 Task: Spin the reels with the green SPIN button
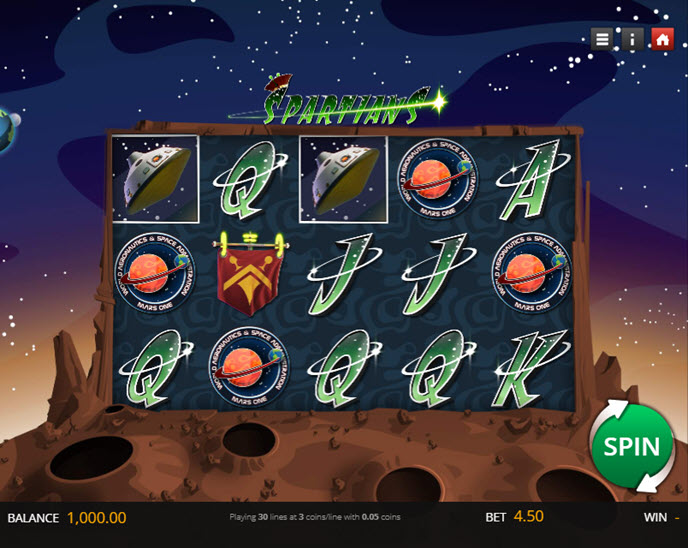coord(632,446)
